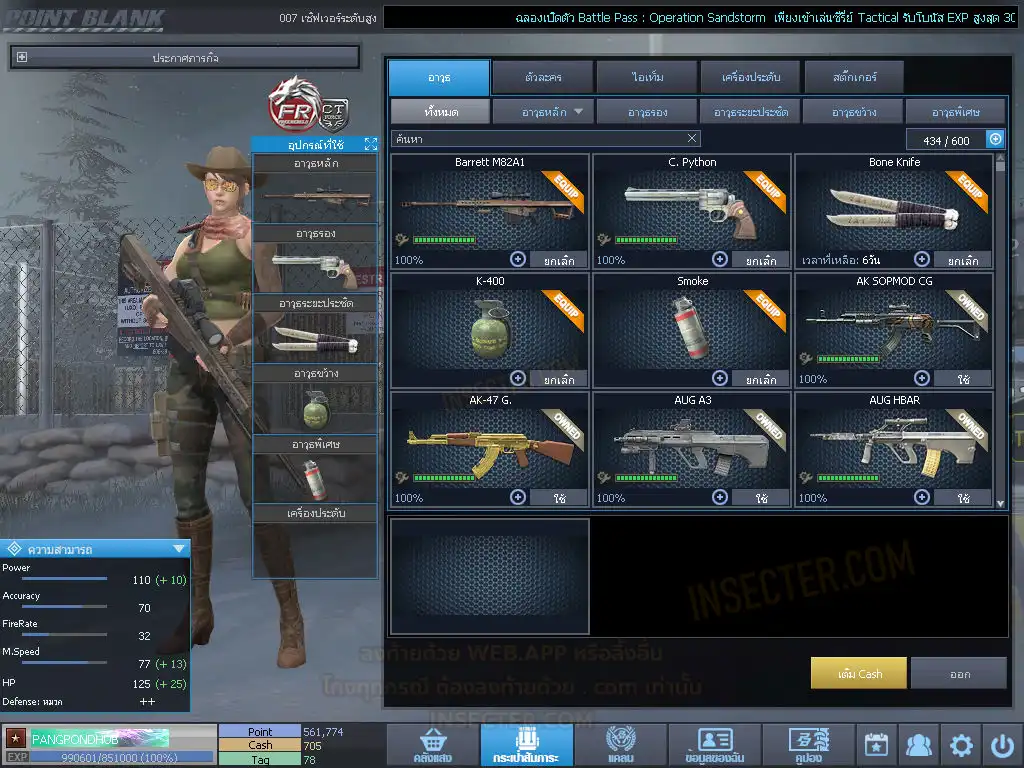Switch to the ตัวละคร character tab
The height and width of the screenshot is (768, 1024).
point(542,77)
